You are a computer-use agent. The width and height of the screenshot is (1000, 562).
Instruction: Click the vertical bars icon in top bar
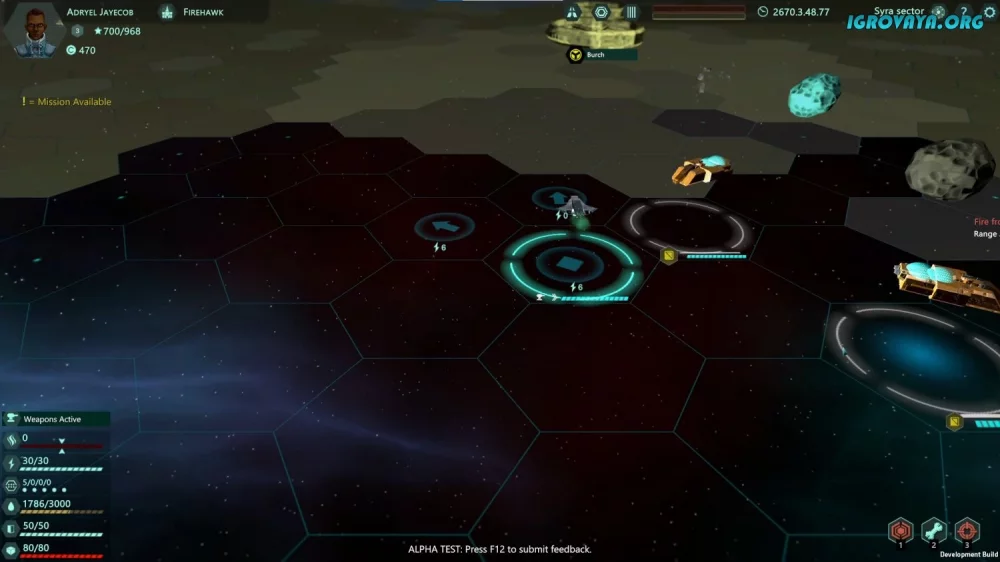tap(631, 13)
